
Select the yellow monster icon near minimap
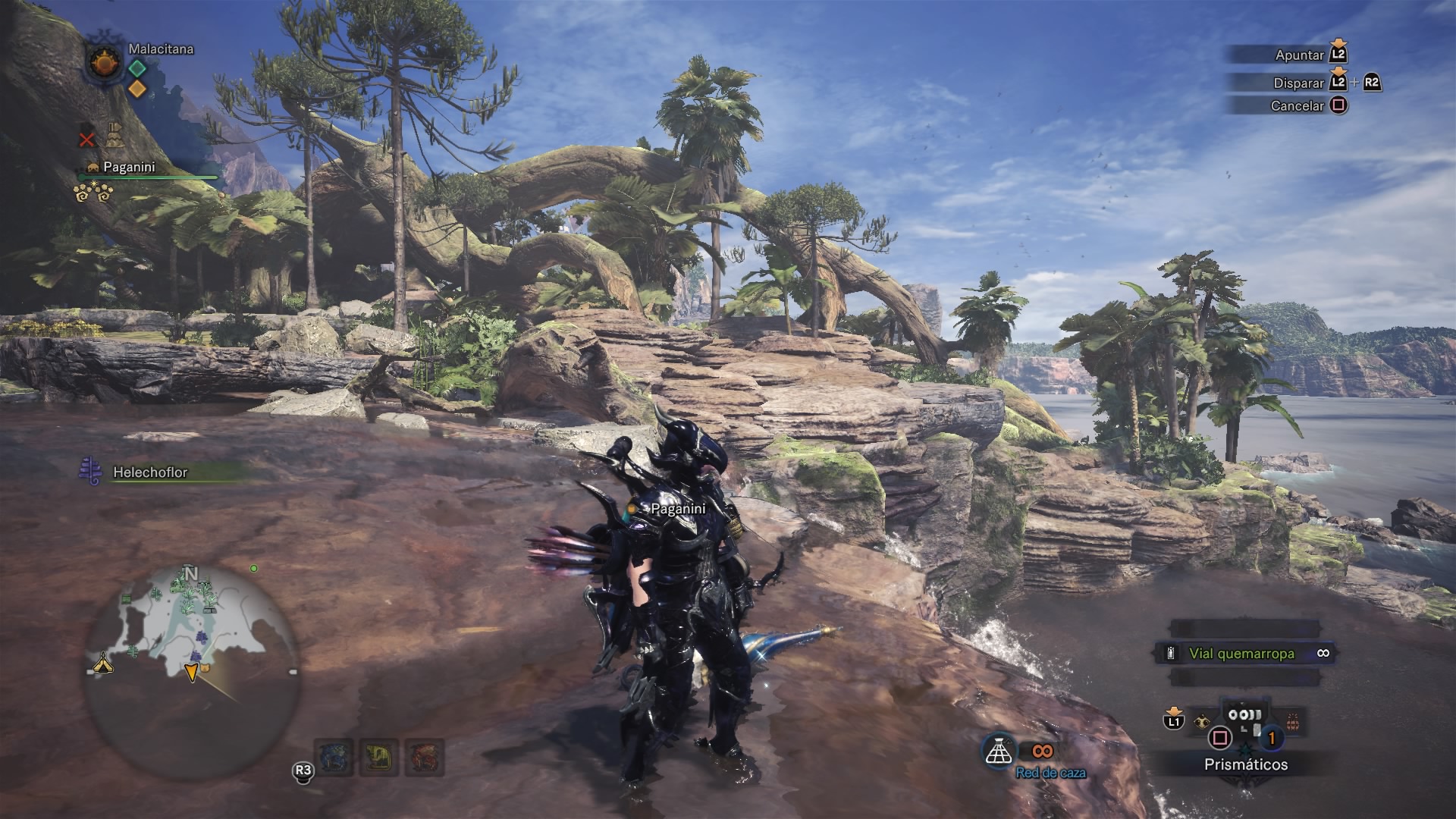tap(378, 757)
